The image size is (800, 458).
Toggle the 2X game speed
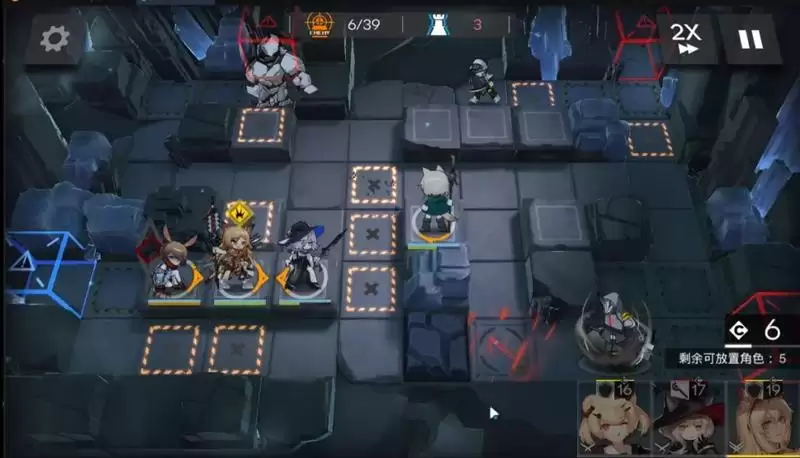(x=687, y=40)
